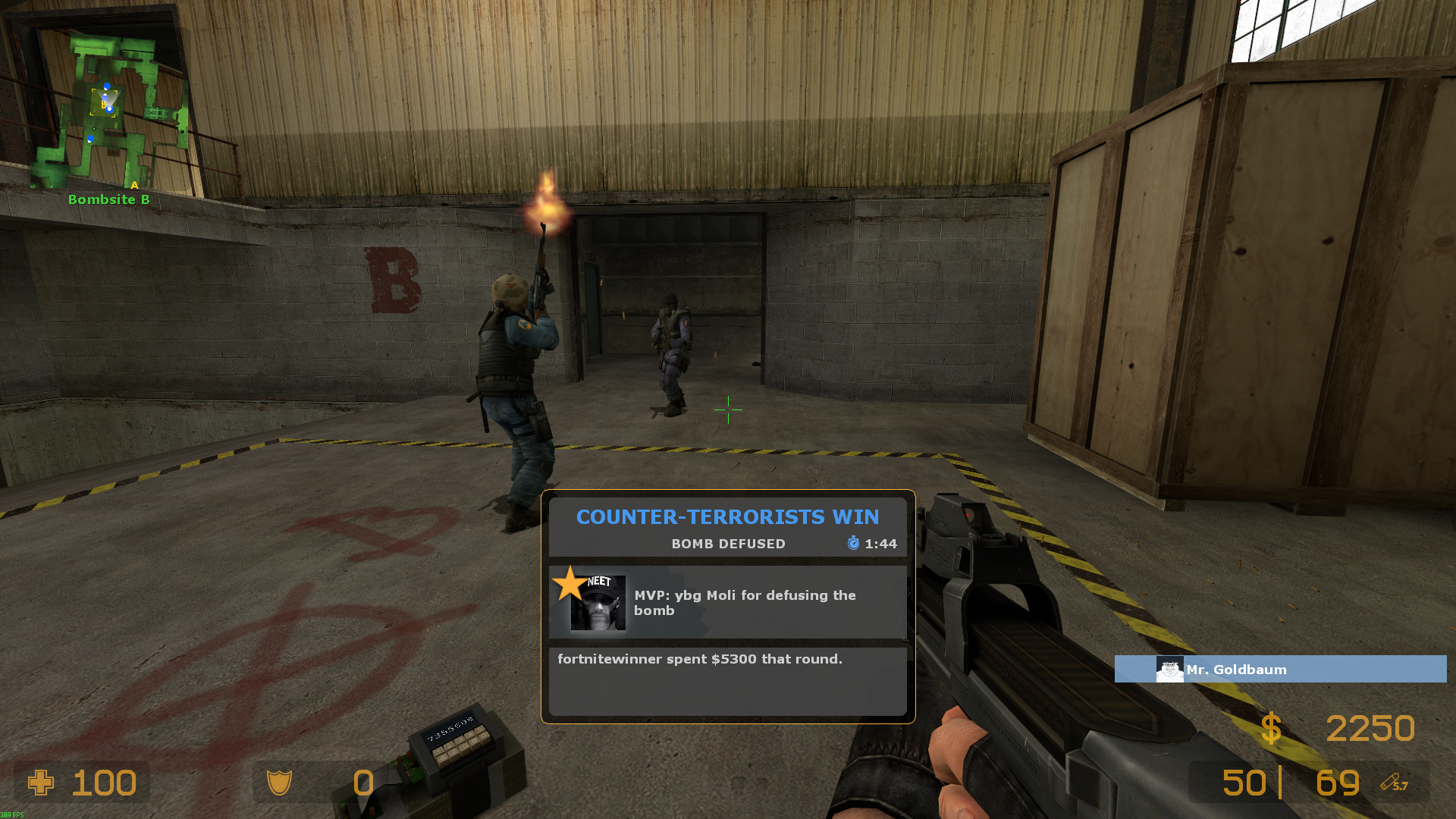1456x819 pixels.
Task: Click the gold MVP star
Action: pos(569,584)
